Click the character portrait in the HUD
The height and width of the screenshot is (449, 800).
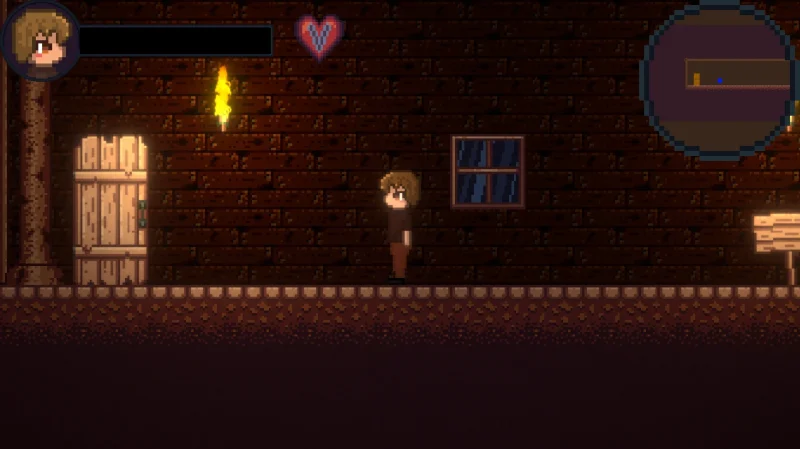pos(40,40)
